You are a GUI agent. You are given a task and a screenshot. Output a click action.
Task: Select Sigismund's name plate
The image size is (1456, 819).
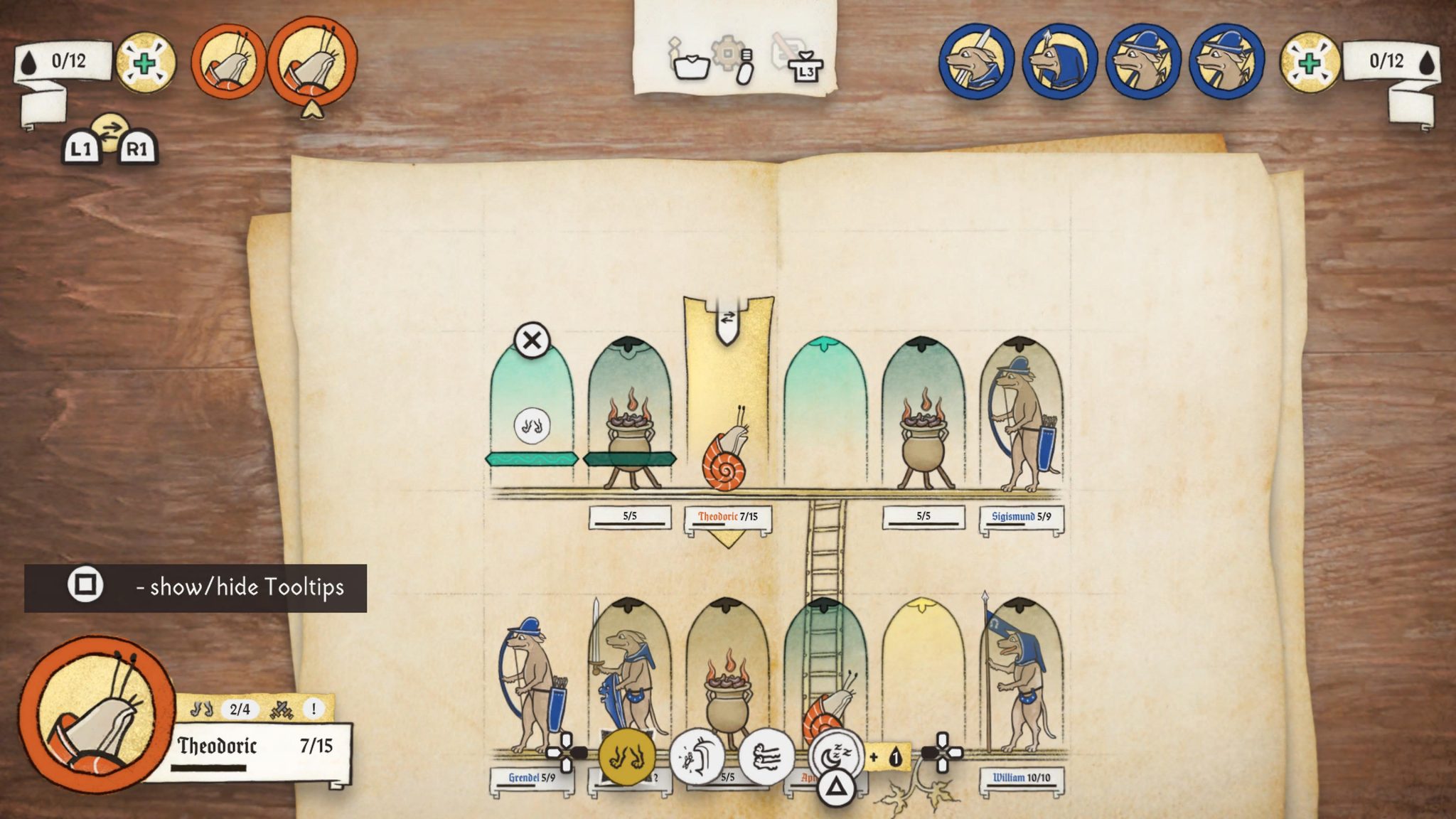pyautogui.click(x=1021, y=517)
